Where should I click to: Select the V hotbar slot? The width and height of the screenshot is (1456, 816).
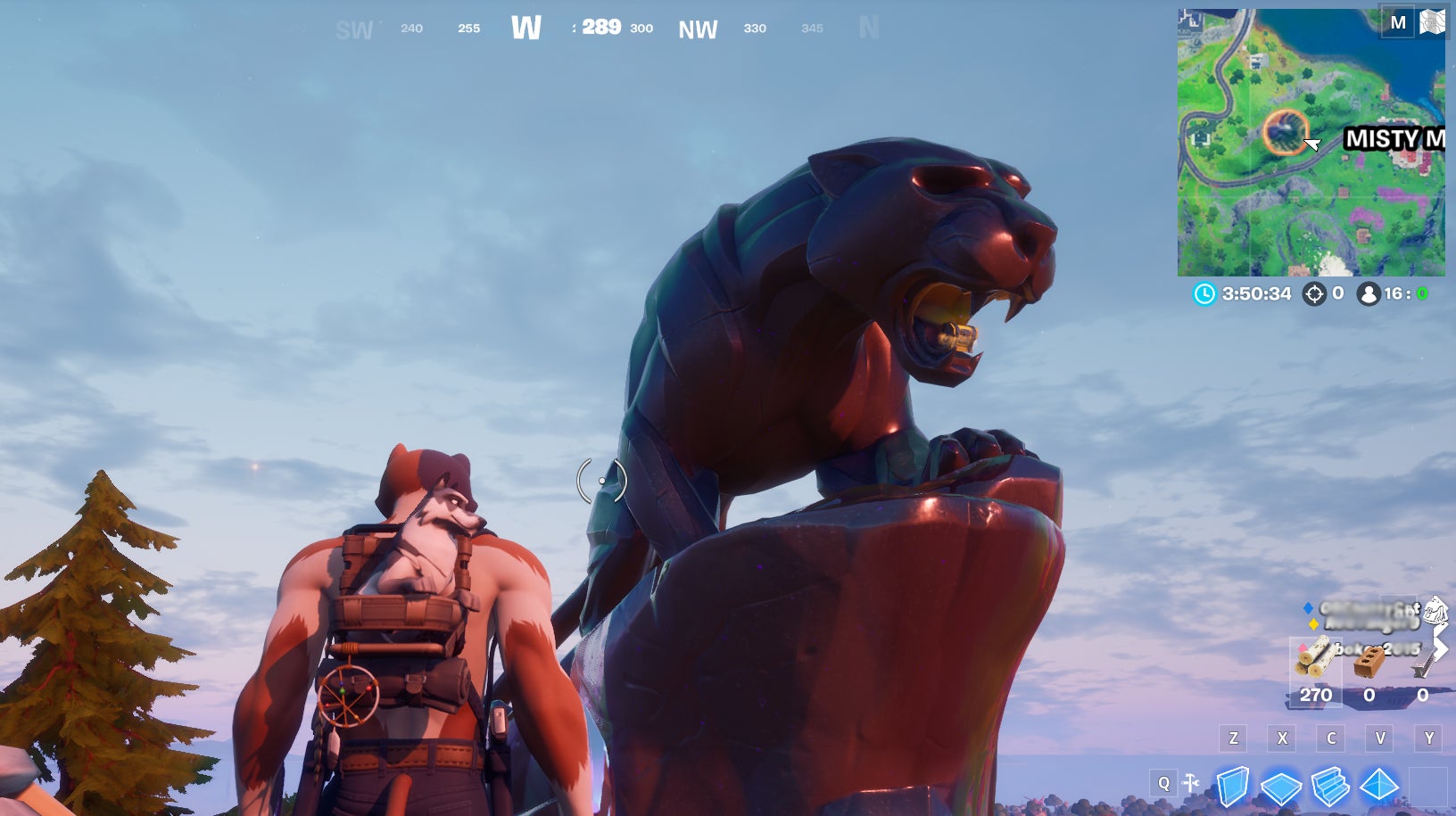click(x=1381, y=737)
